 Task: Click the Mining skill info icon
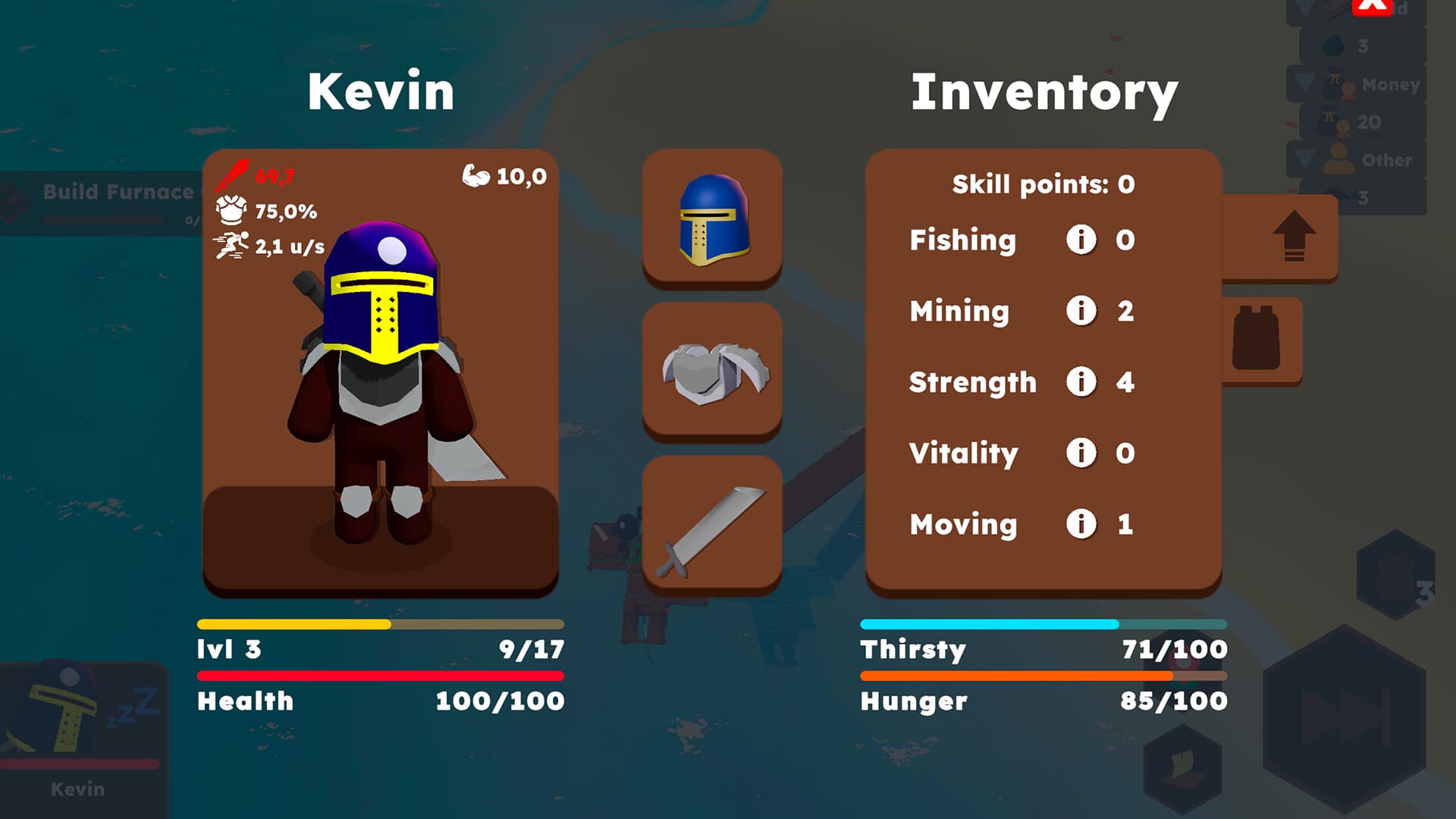pos(1083,311)
